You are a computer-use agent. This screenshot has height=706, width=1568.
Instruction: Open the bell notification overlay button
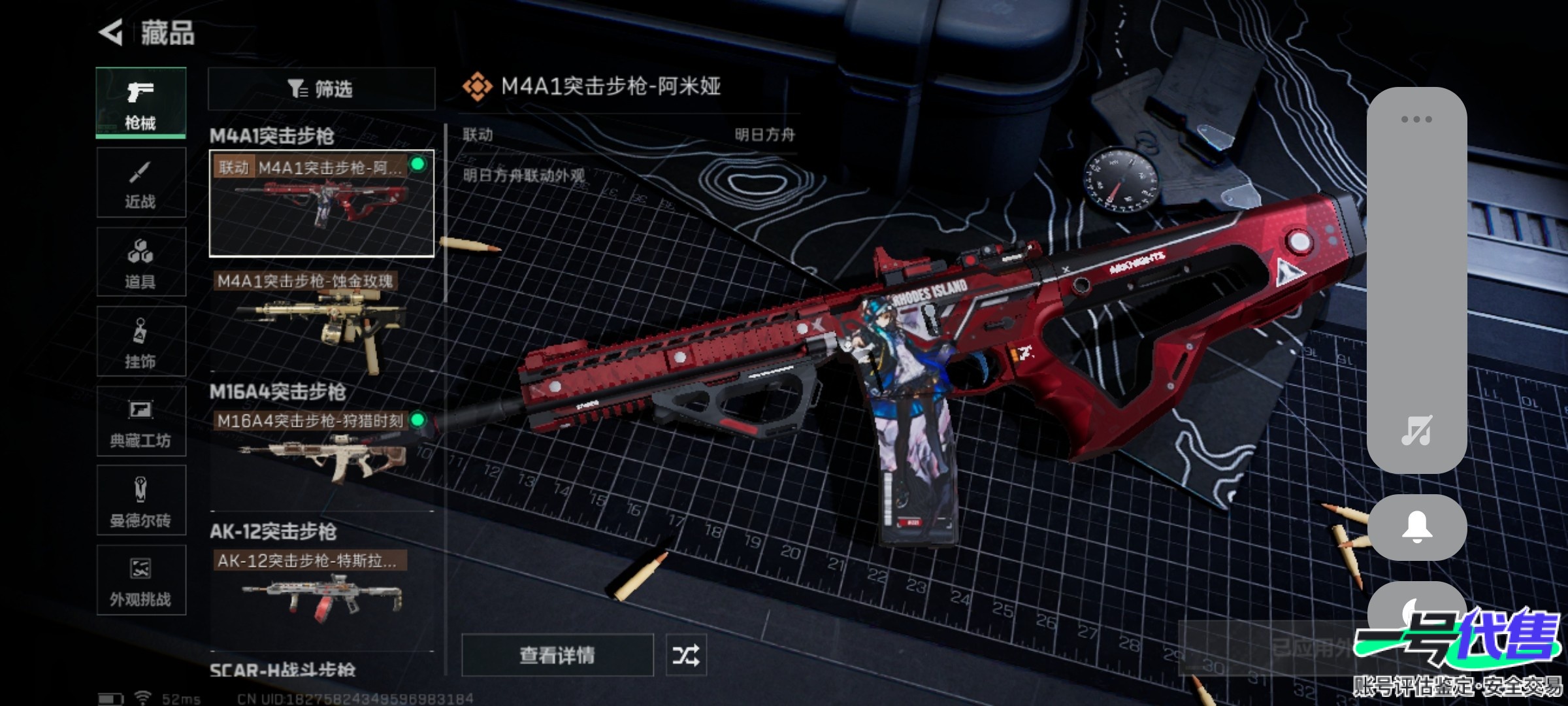click(x=1416, y=527)
